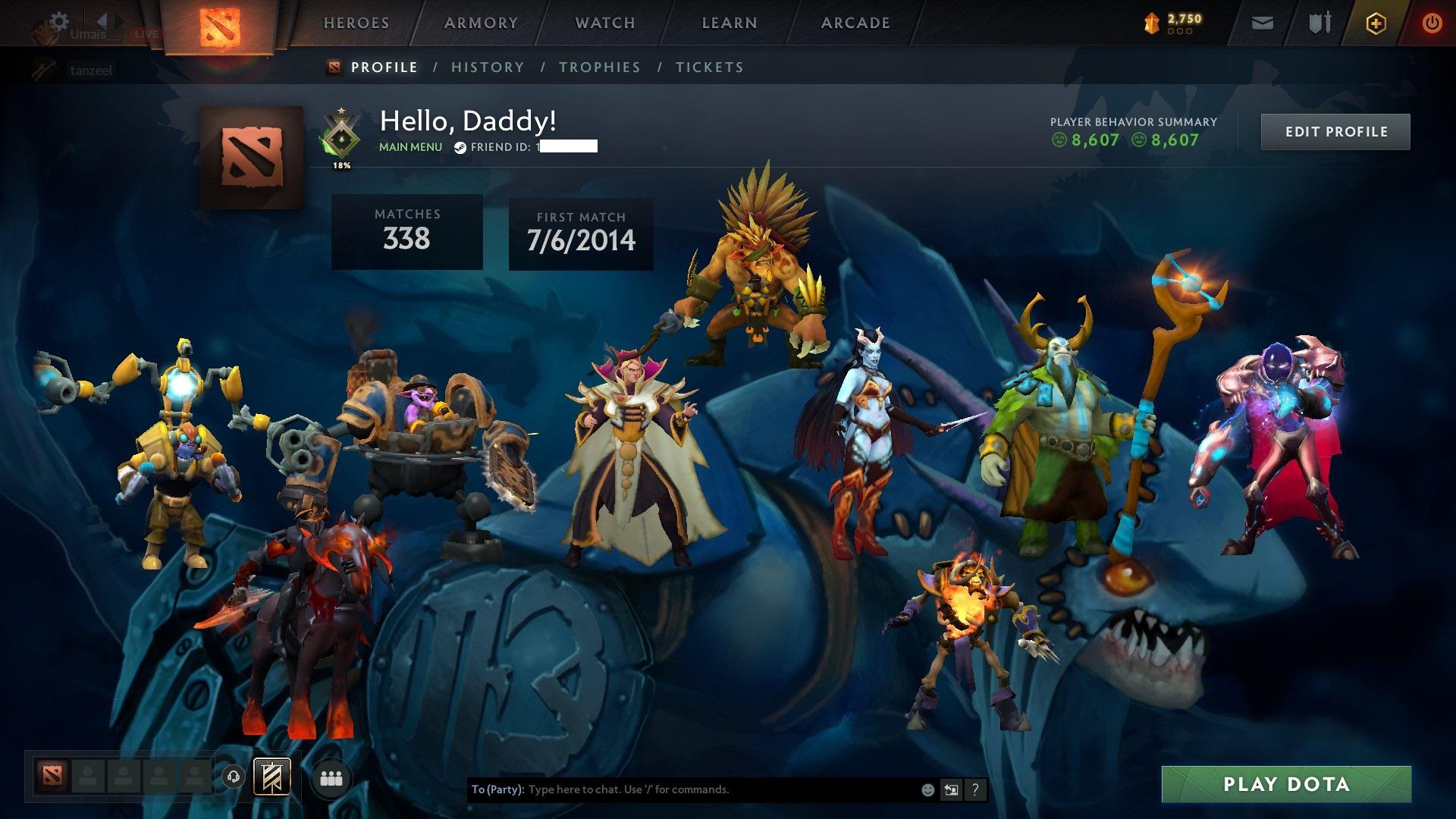
Task: Click the EDIT PROFILE button
Action: (x=1335, y=131)
